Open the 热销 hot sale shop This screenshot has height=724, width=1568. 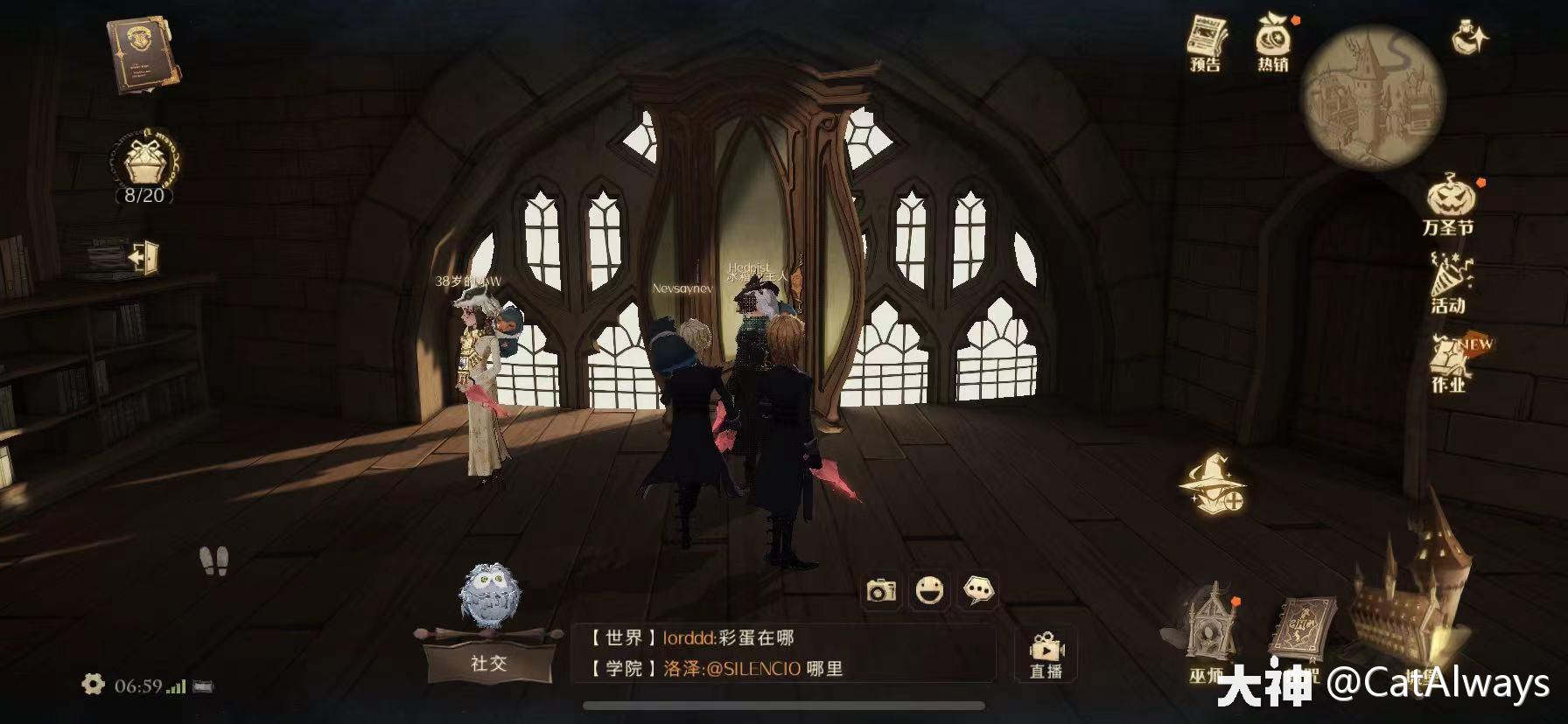[x=1273, y=42]
